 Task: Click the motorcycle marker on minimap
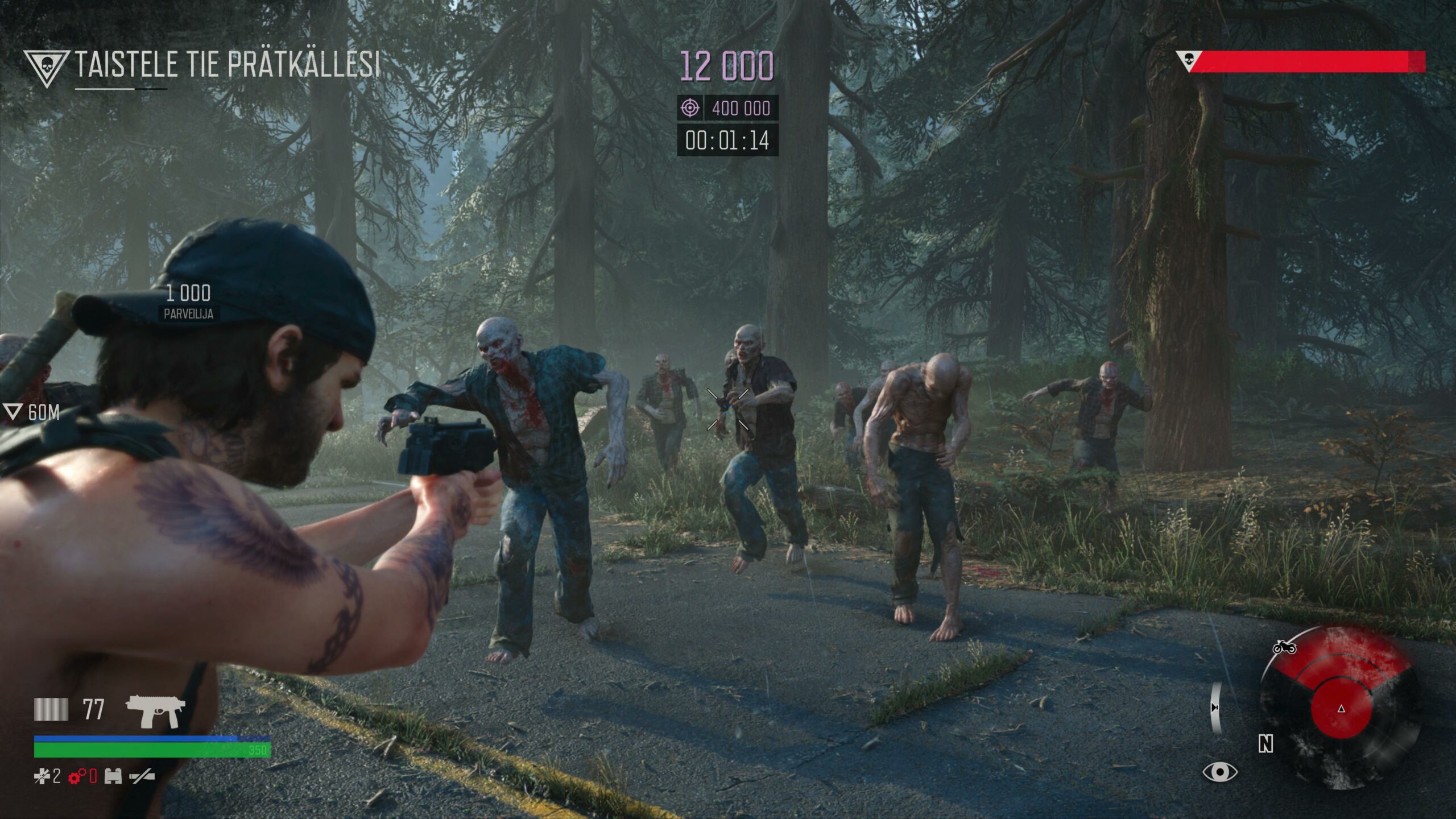click(1284, 647)
